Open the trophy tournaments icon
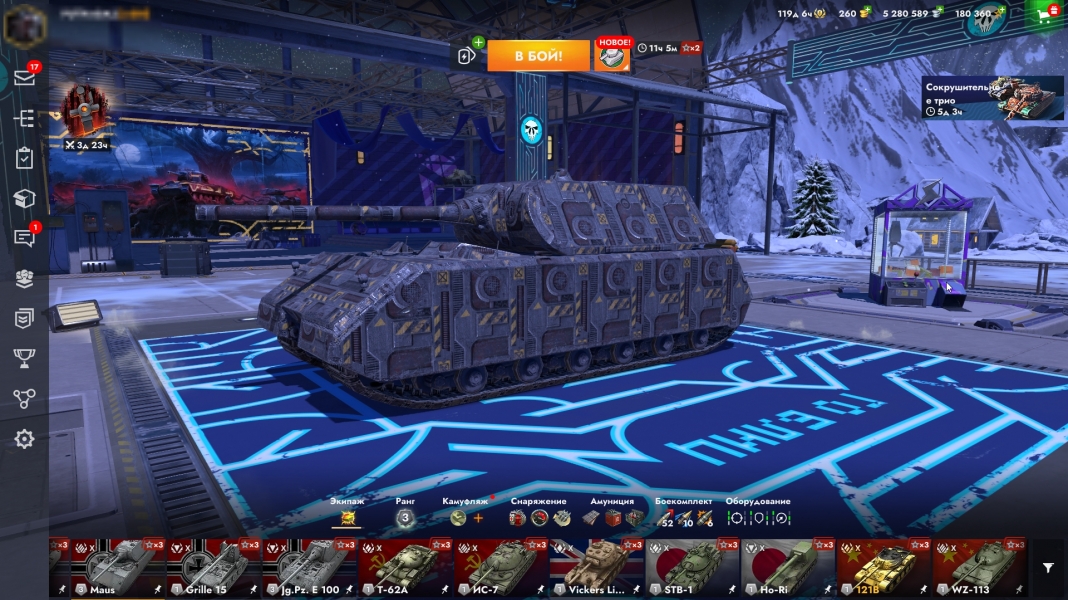Image resolution: width=1068 pixels, height=600 pixels. 24,358
